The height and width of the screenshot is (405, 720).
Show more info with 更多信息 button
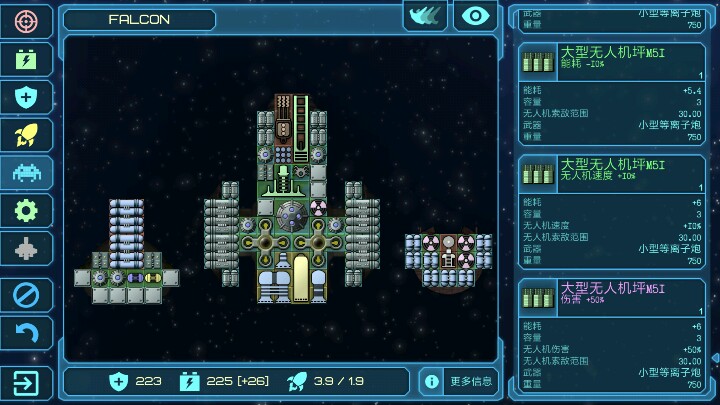(x=459, y=381)
